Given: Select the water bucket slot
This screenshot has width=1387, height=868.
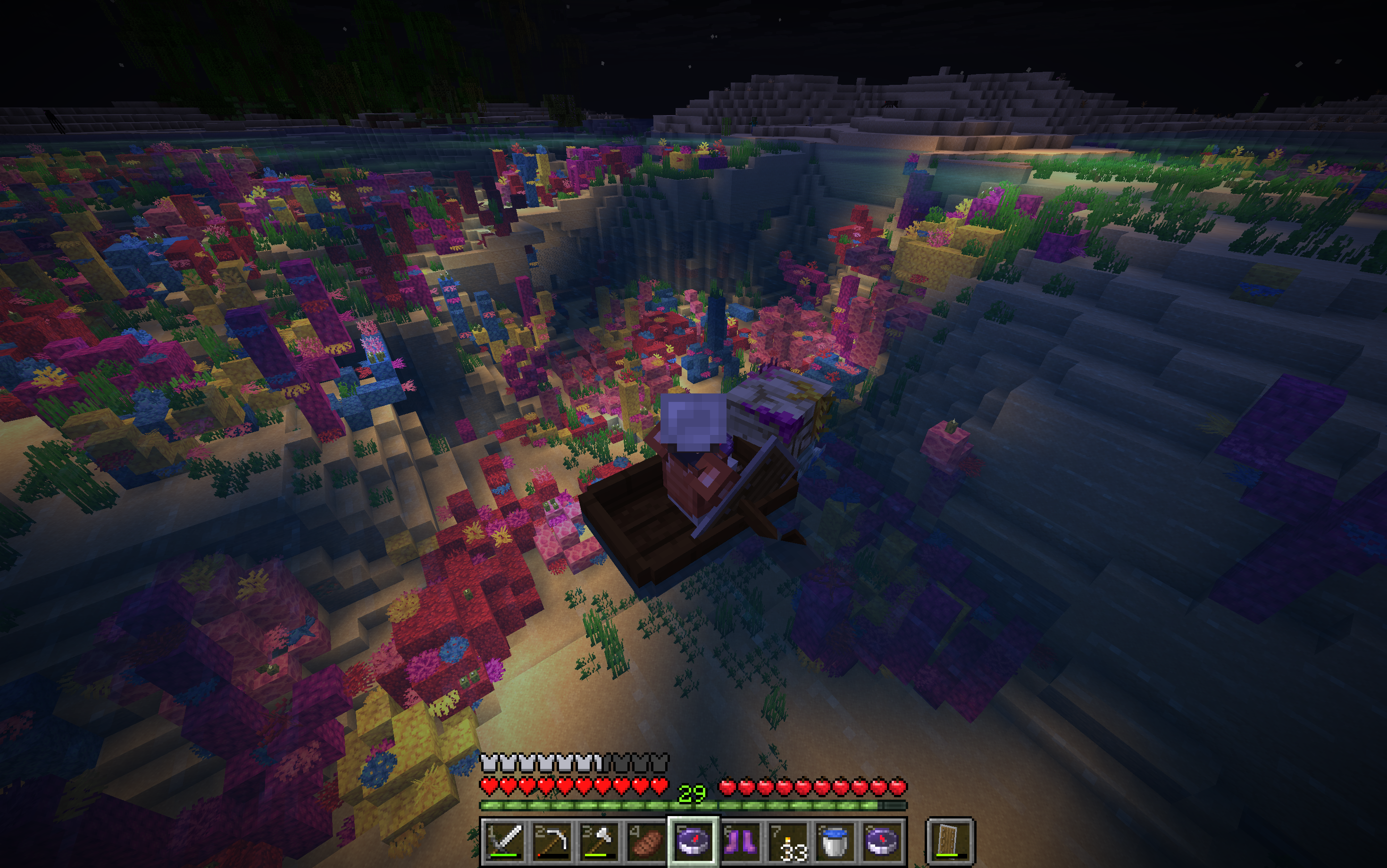Looking at the screenshot, I should (x=834, y=841).
